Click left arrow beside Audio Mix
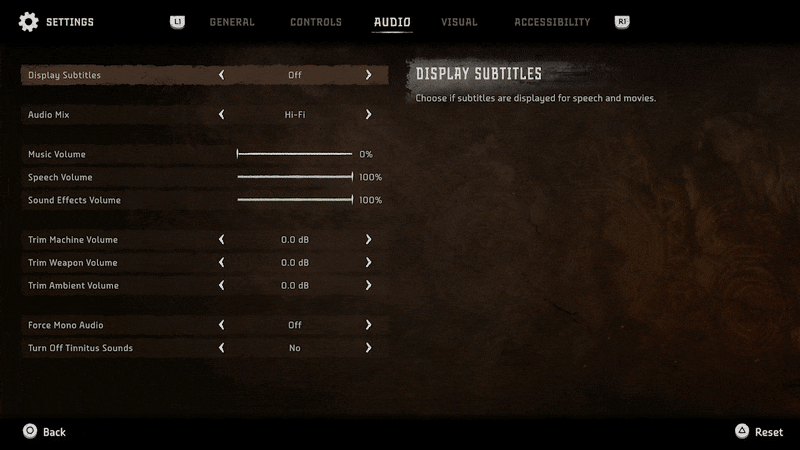Screen dimensions: 800x450 tap(221, 115)
